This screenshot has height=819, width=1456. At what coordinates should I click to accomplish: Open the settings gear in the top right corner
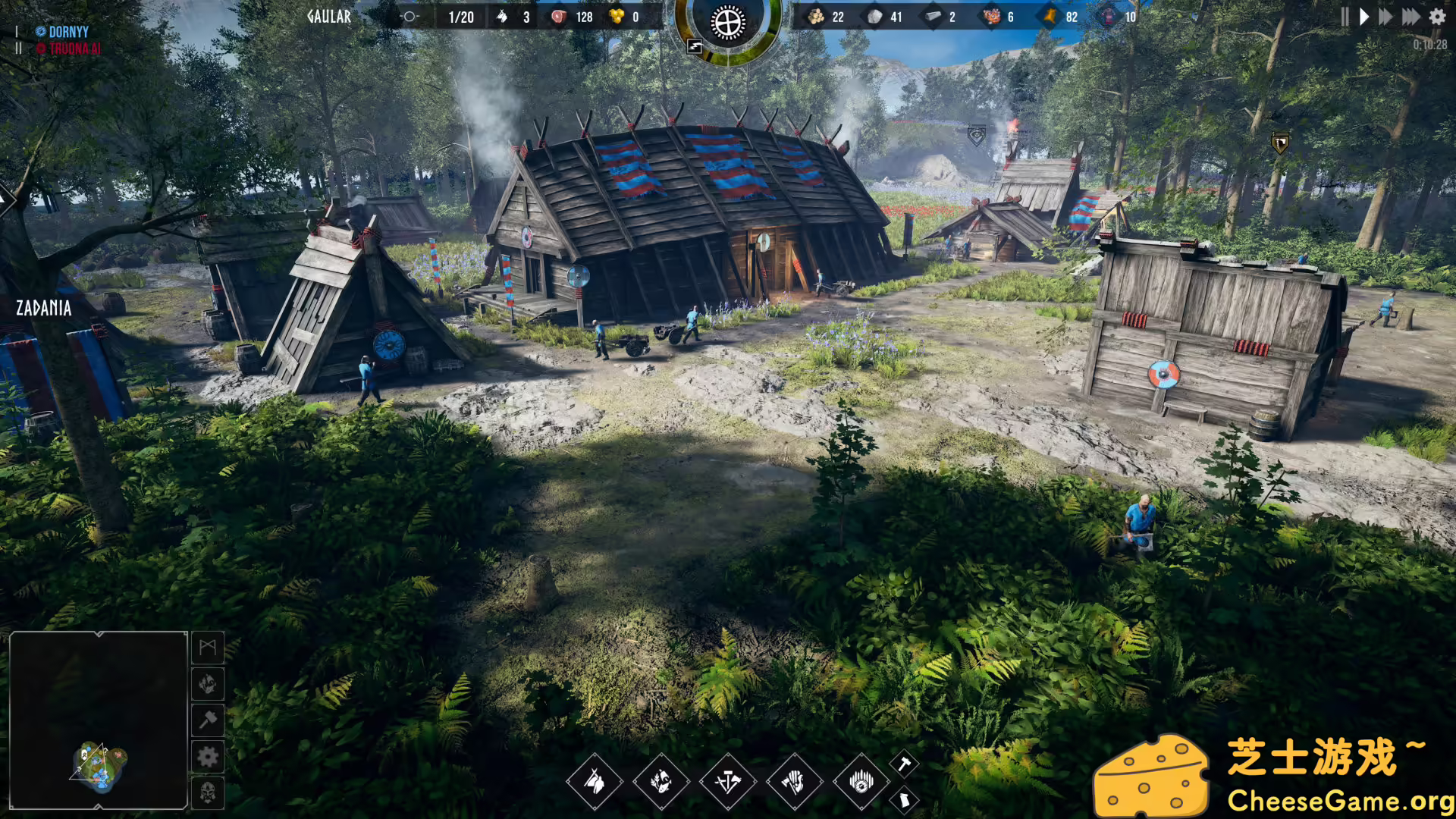(1436, 16)
